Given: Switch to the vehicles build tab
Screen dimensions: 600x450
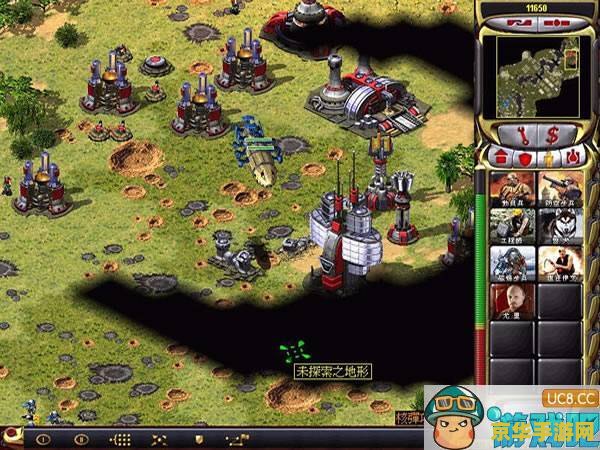Looking at the screenshot, I should point(574,157).
